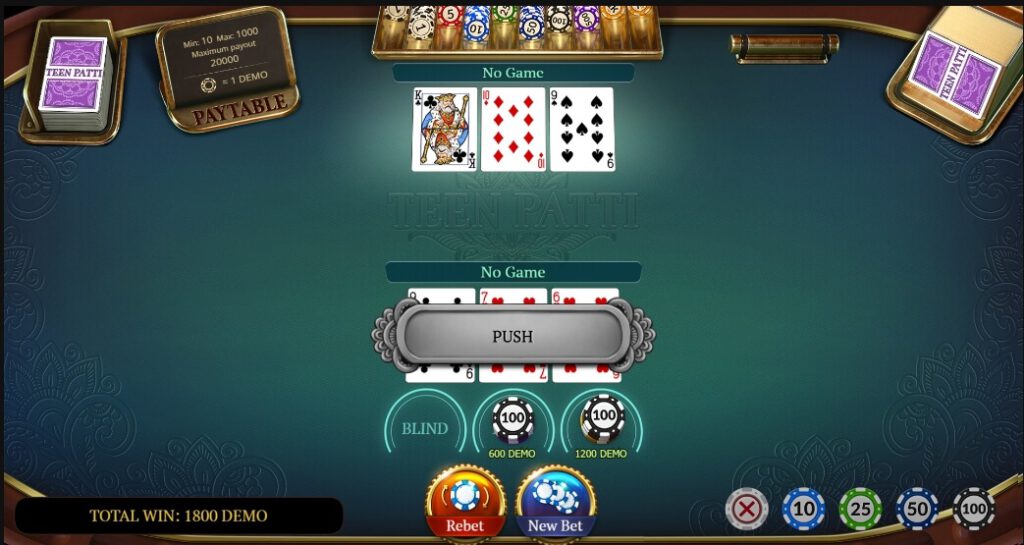
Task: Clear bets with the red X chip
Action: click(x=746, y=508)
